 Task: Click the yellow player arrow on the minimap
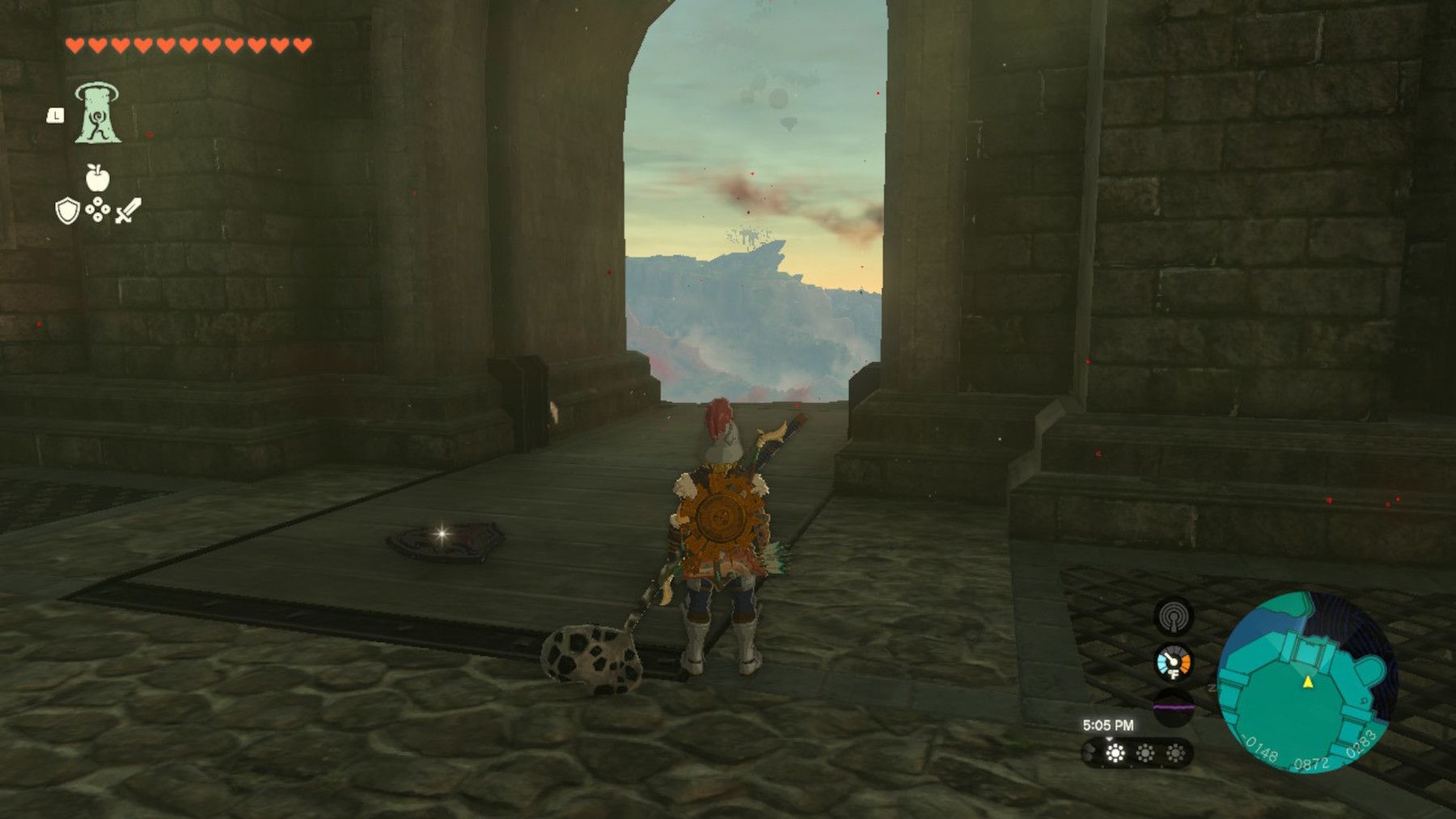[1310, 682]
